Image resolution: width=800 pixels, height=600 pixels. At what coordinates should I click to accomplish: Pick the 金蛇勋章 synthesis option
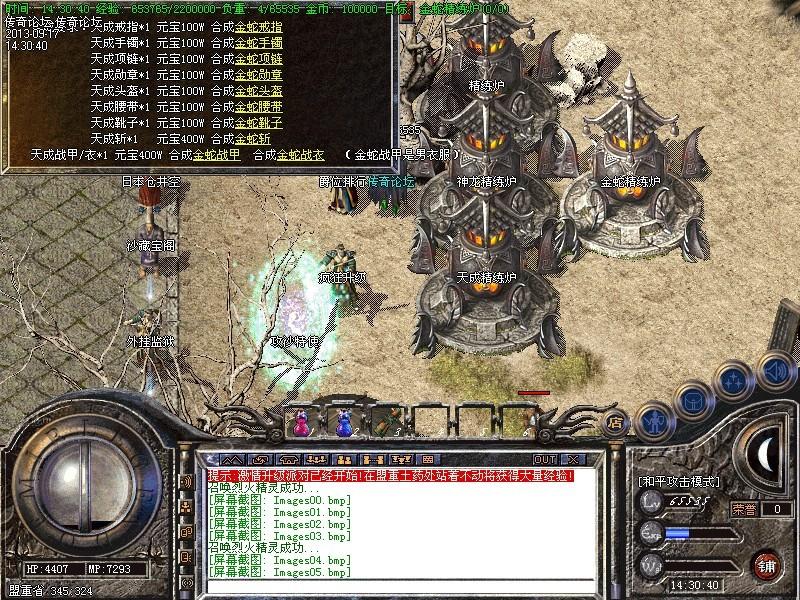(259, 75)
